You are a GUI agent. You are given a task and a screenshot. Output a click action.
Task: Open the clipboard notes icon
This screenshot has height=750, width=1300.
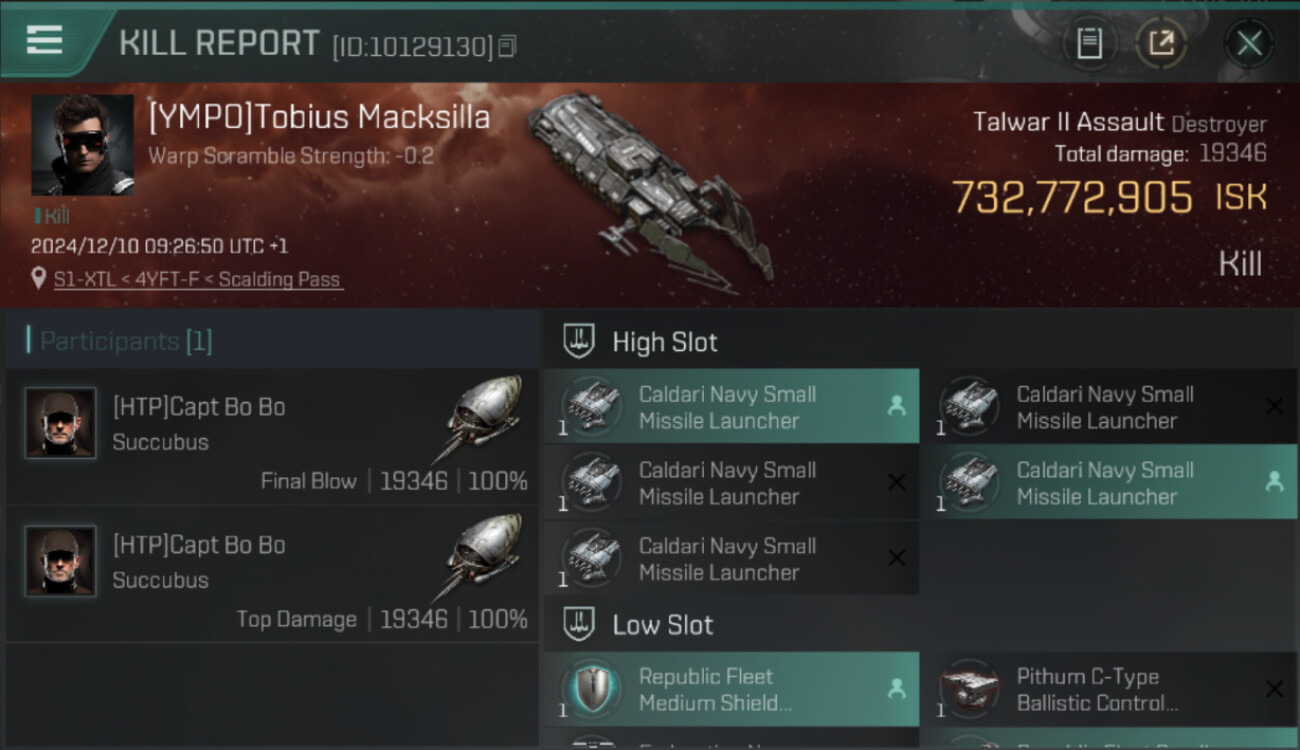tap(1089, 43)
